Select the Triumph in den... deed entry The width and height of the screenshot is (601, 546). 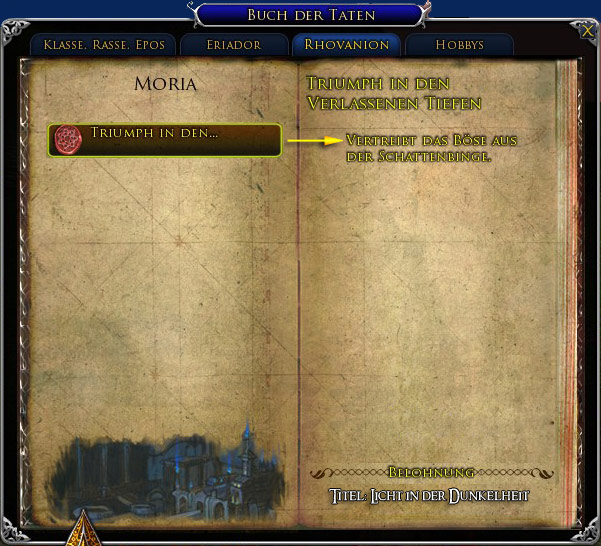coord(164,139)
